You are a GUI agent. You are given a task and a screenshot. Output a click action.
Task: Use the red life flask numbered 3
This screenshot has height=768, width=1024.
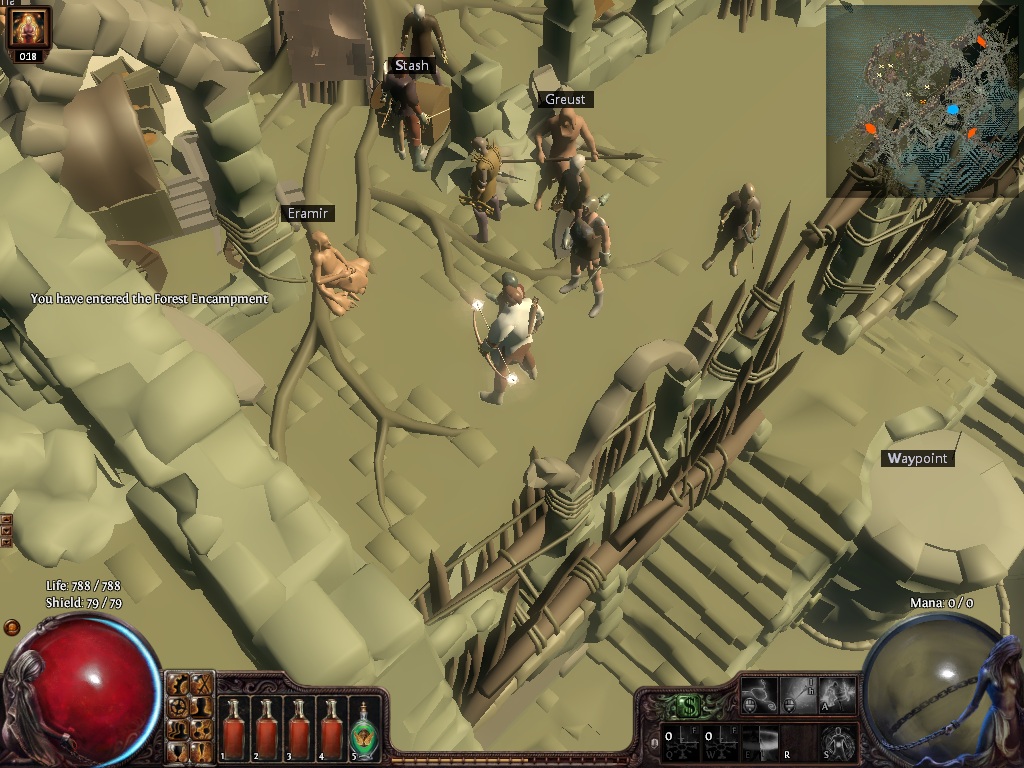(x=299, y=728)
